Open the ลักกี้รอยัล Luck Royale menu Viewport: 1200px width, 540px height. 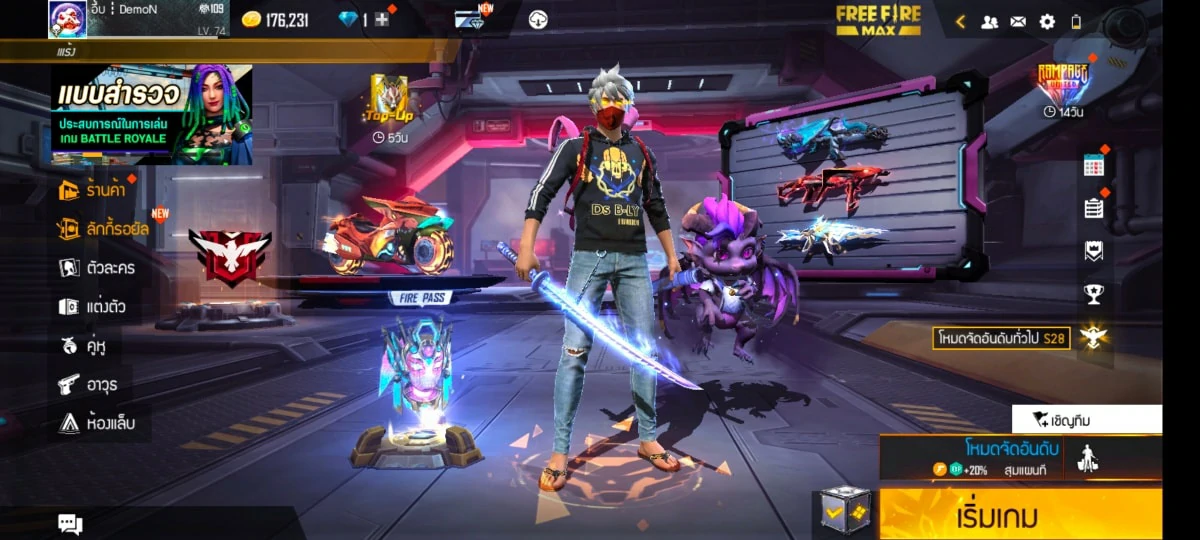pos(103,228)
